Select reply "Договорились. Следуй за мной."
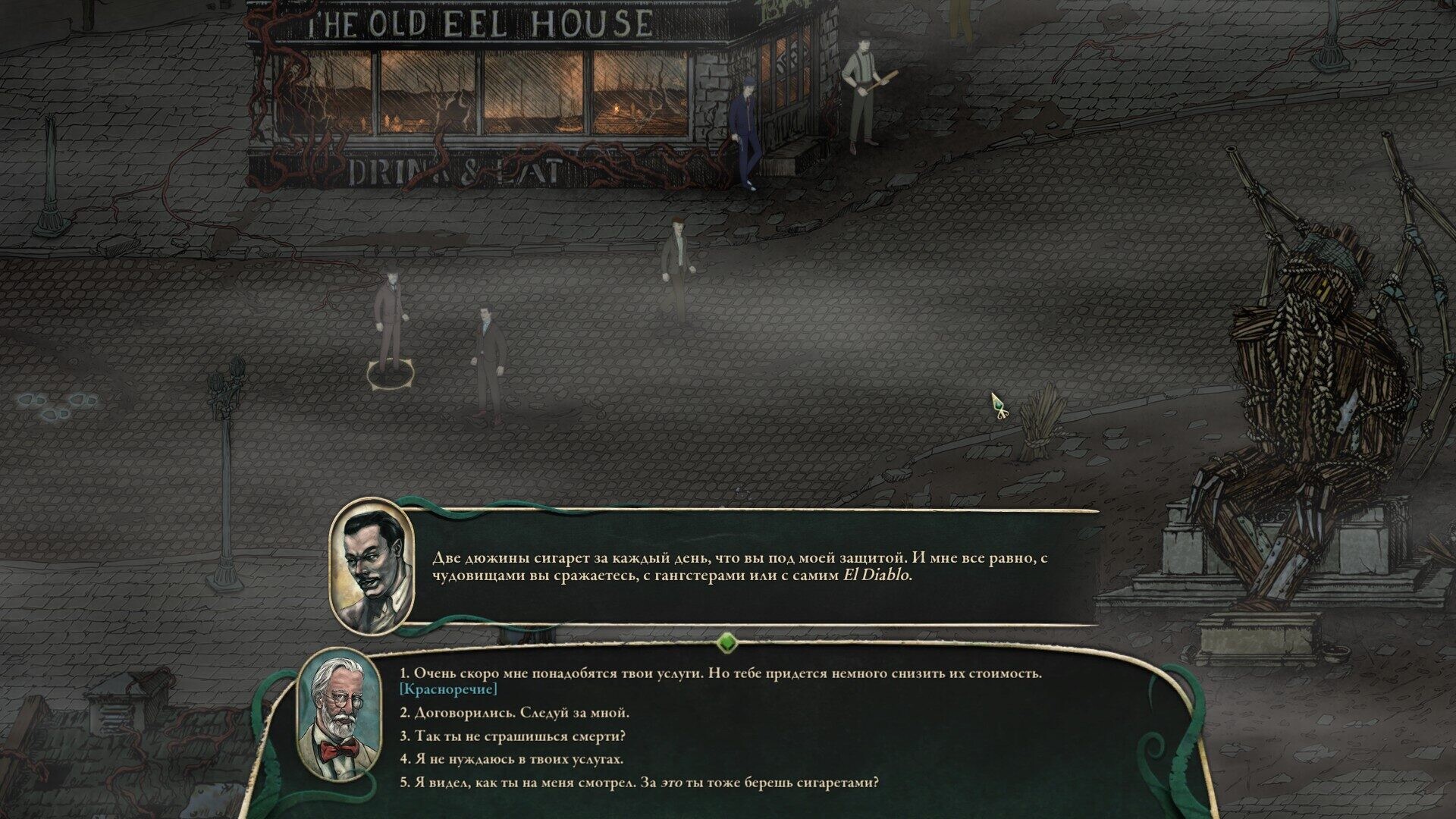 pos(515,713)
